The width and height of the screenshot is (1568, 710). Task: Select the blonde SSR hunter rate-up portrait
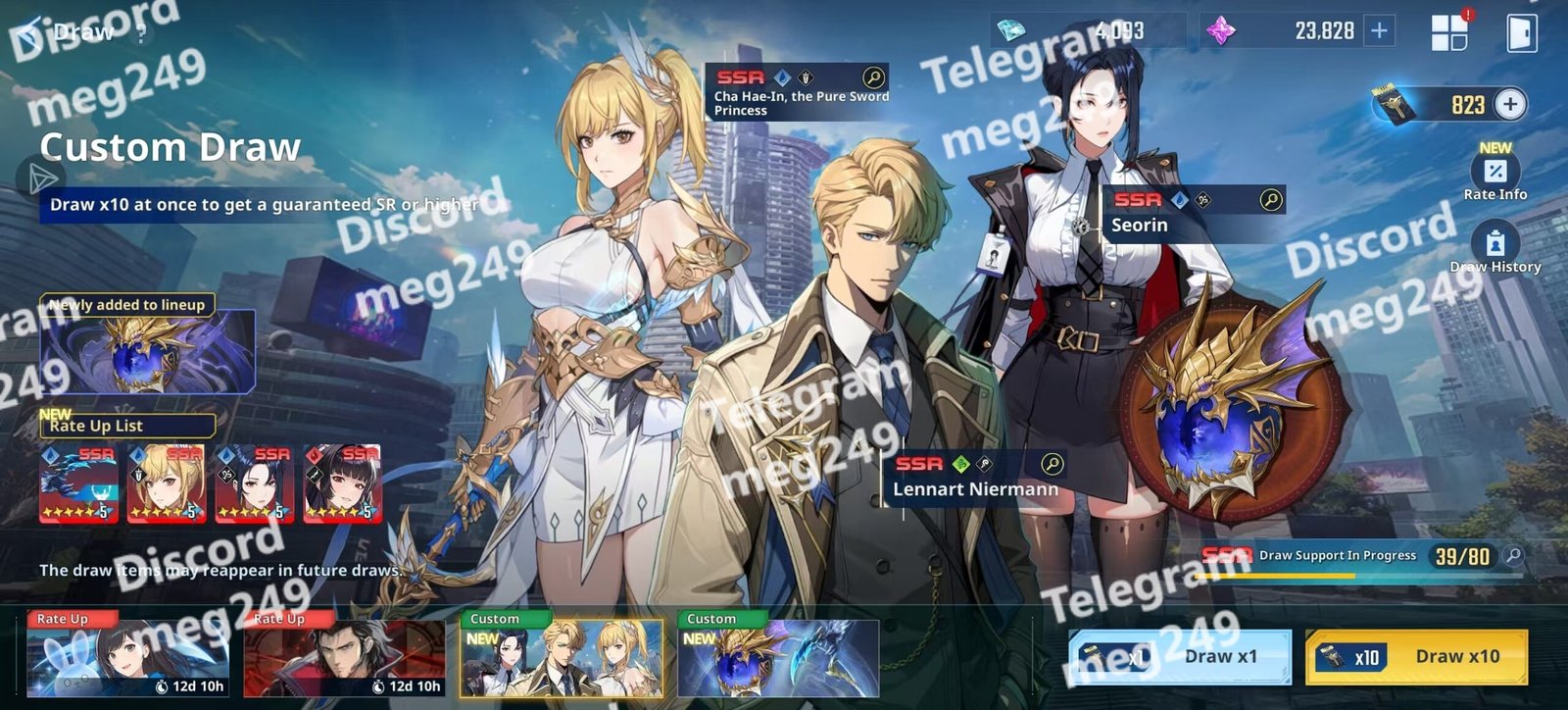pos(166,483)
